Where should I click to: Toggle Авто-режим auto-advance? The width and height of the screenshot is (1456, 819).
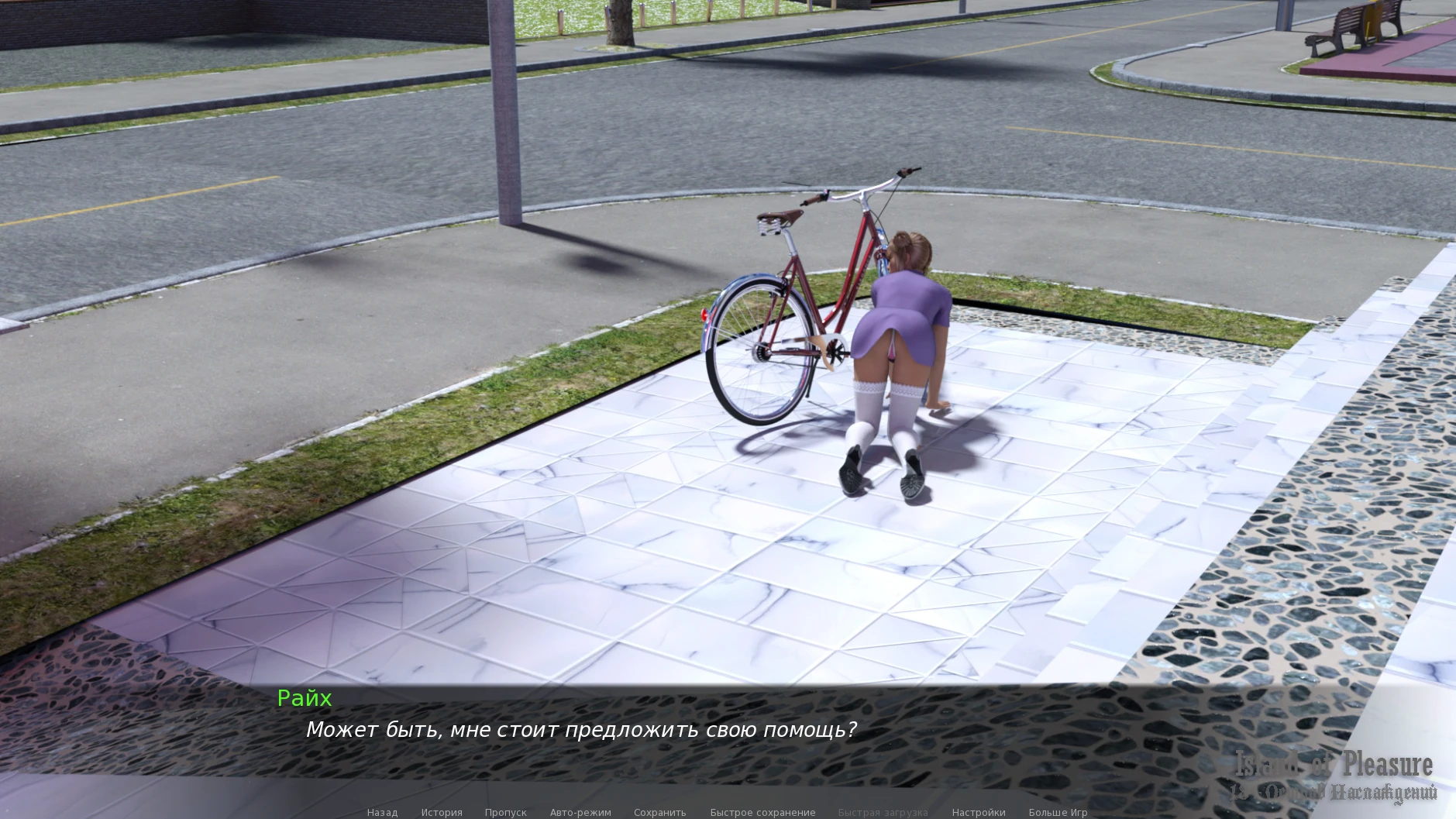coord(580,812)
